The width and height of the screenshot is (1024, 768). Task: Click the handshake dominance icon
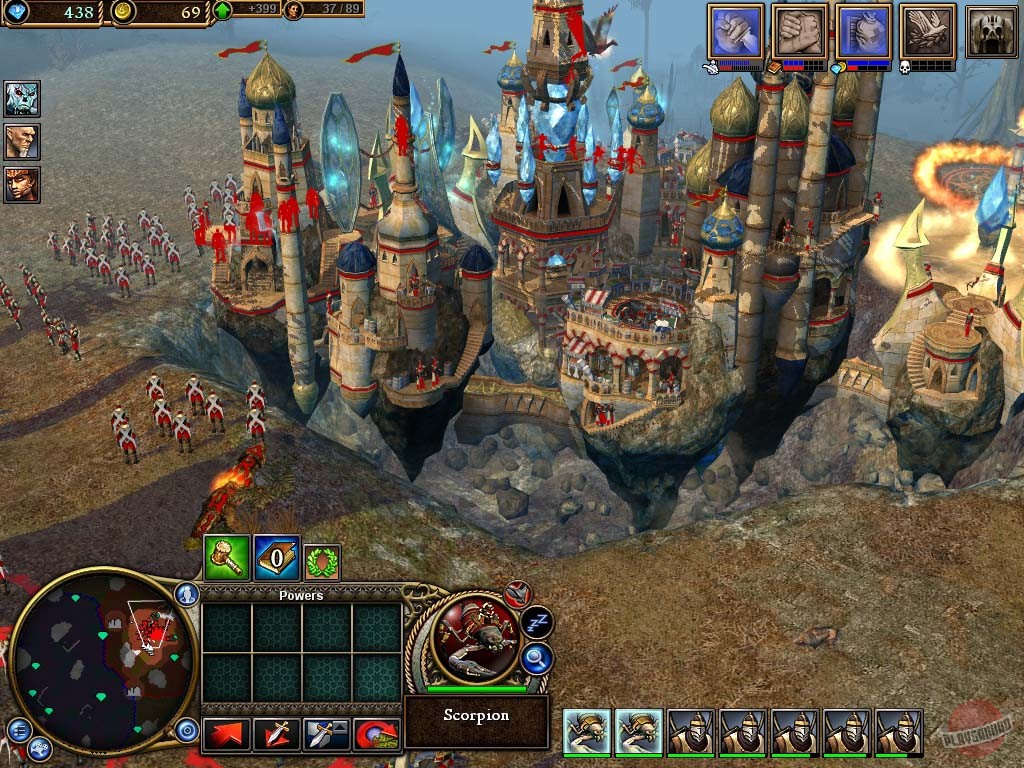click(800, 31)
